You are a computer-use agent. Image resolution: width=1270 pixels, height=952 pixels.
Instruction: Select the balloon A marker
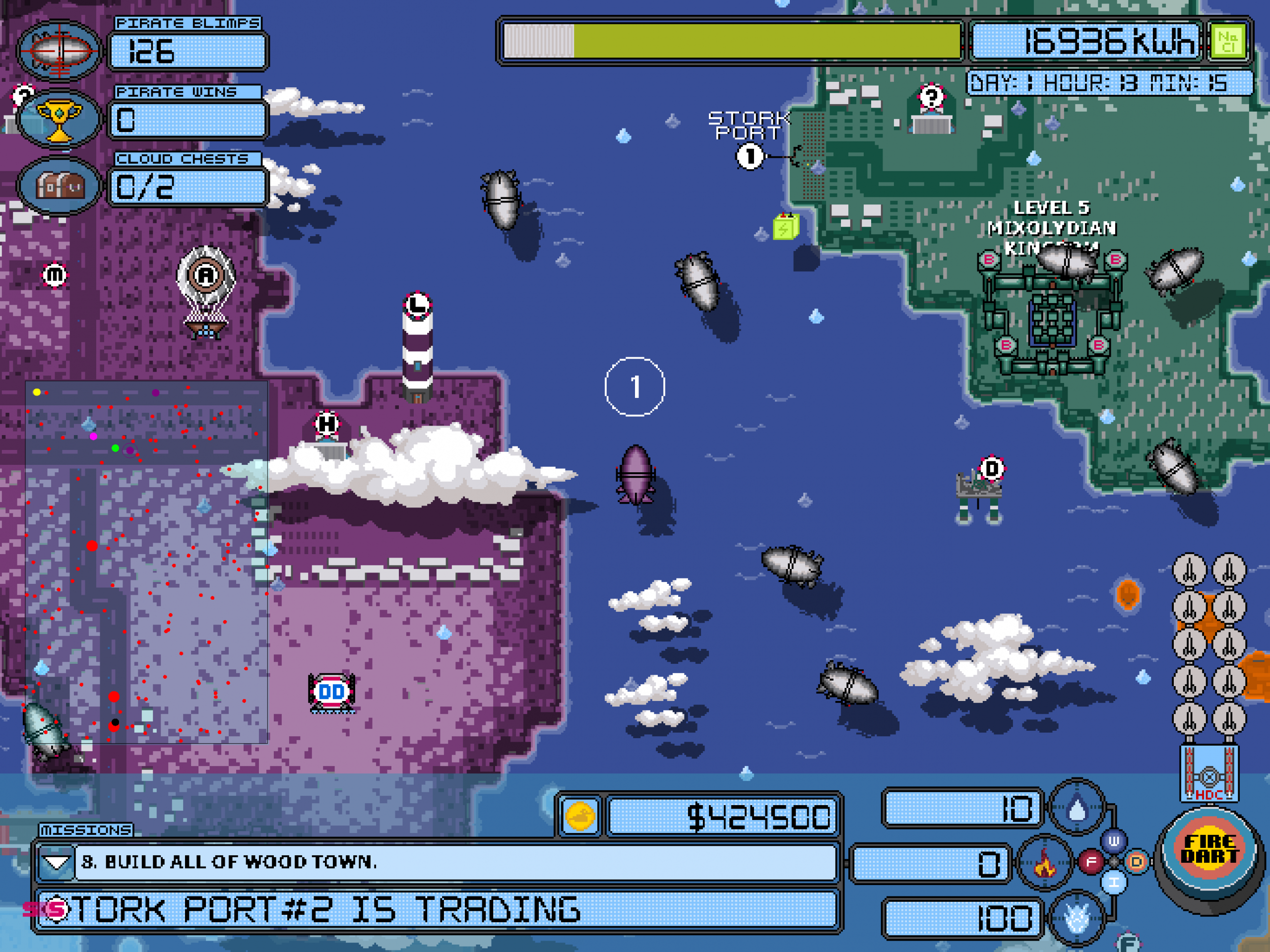click(x=205, y=276)
